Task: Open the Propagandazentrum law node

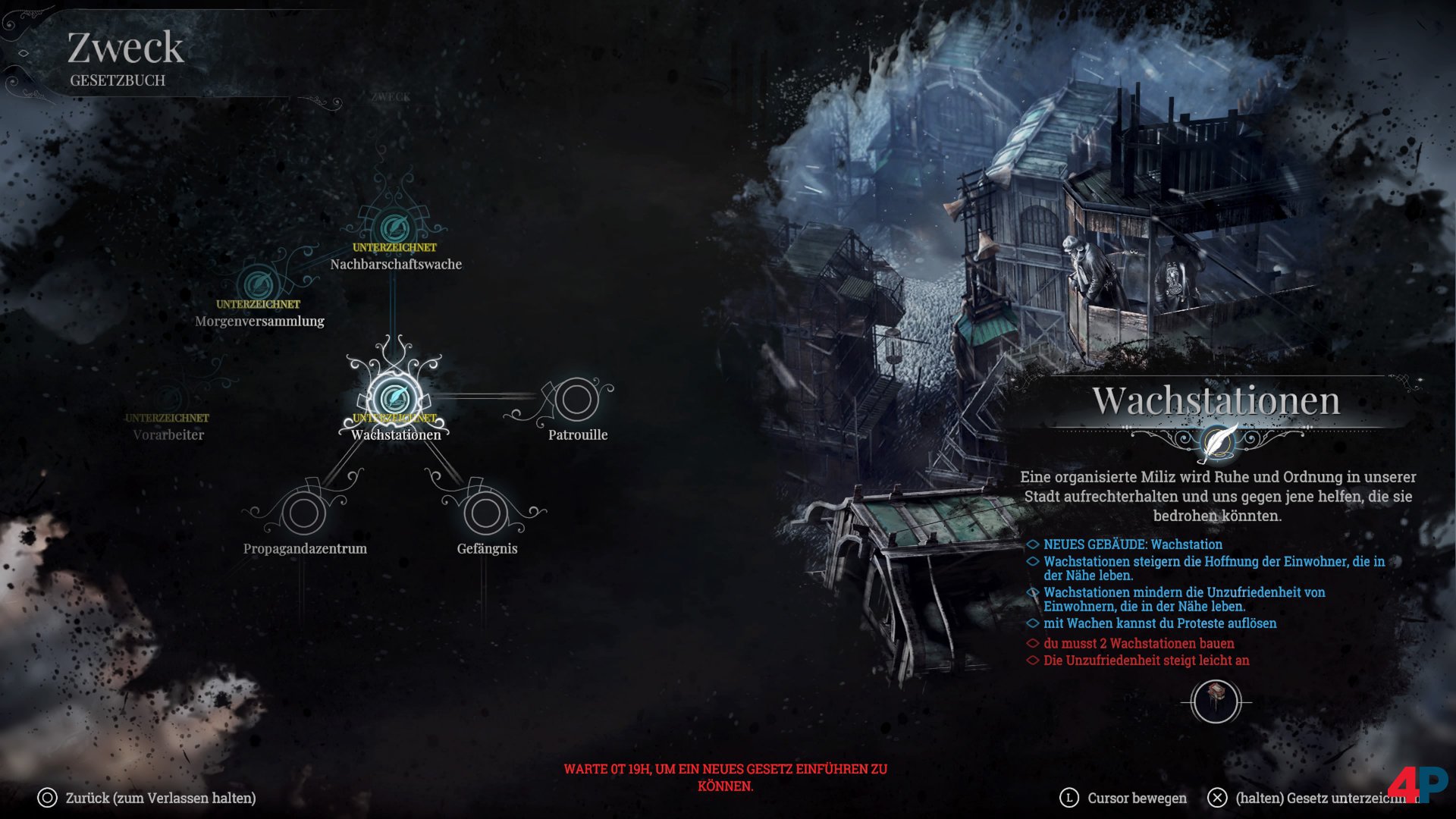Action: 304,513
